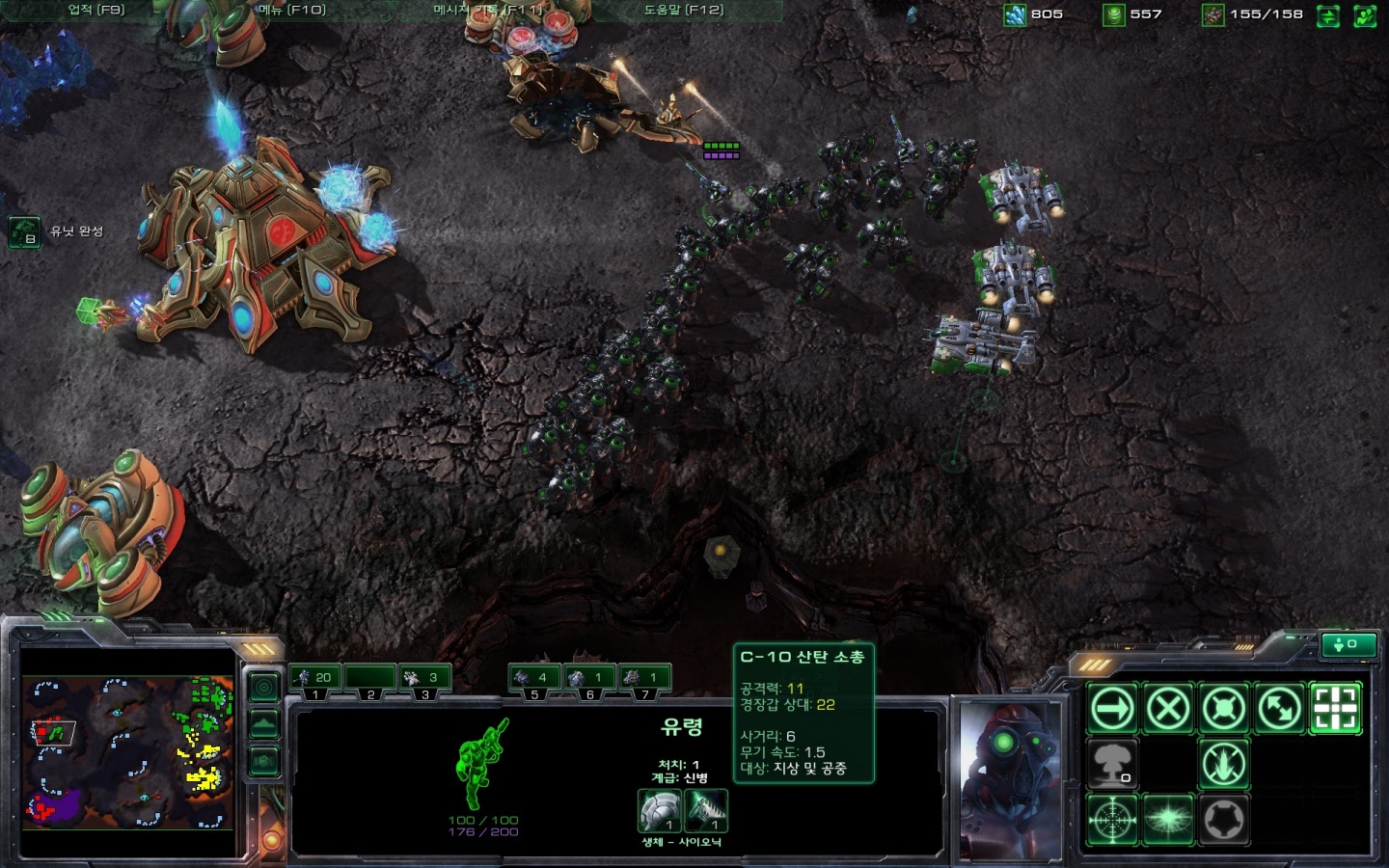Choose control group 6

(589, 678)
